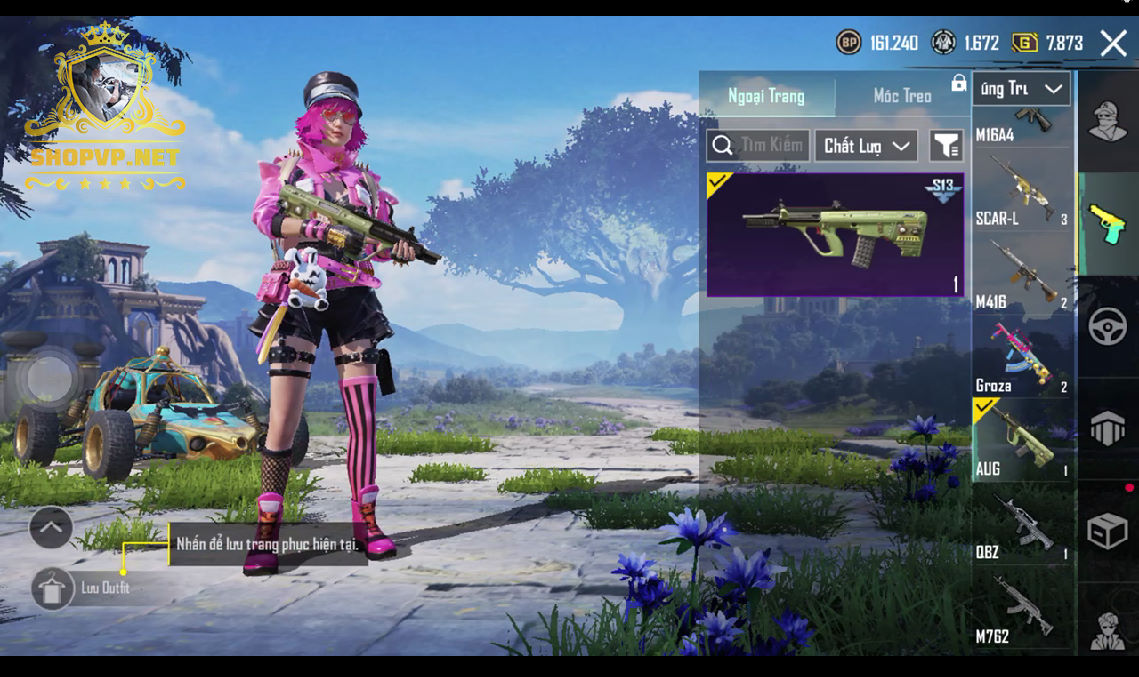
Task: Select the green S13 AUG skin card
Action: (835, 235)
